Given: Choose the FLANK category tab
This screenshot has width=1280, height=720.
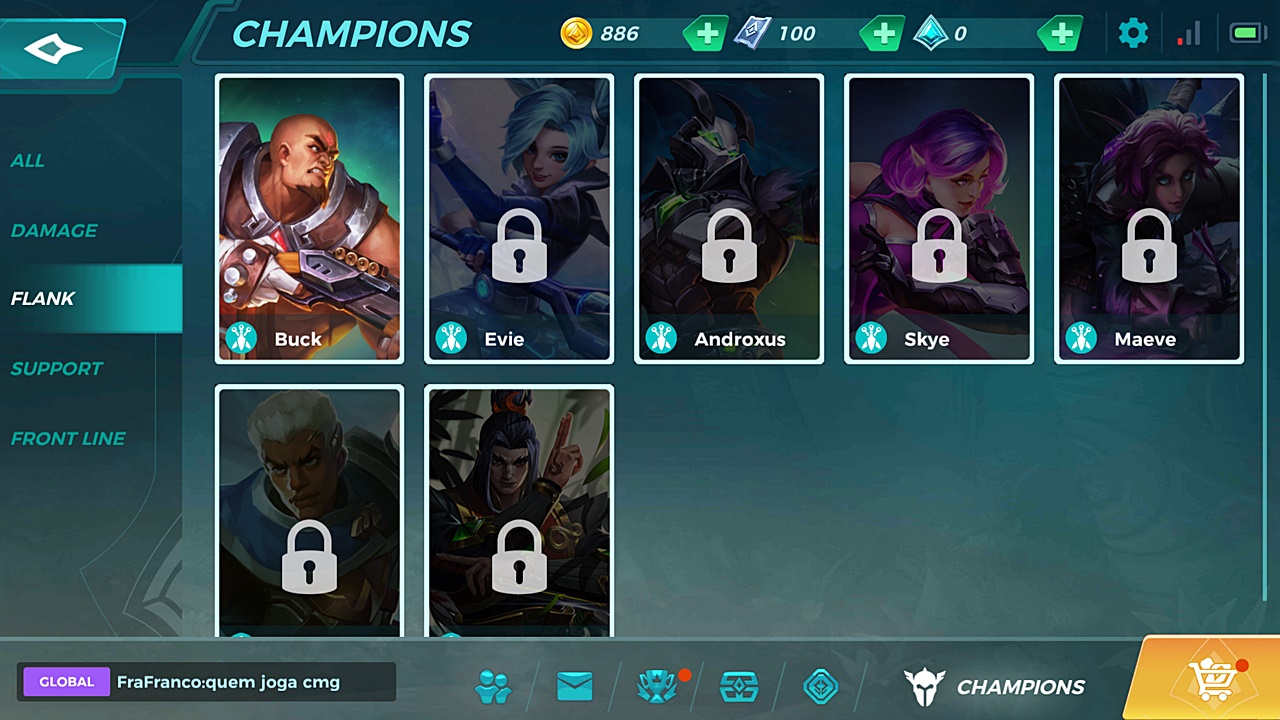Looking at the screenshot, I should pyautogui.click(x=43, y=299).
